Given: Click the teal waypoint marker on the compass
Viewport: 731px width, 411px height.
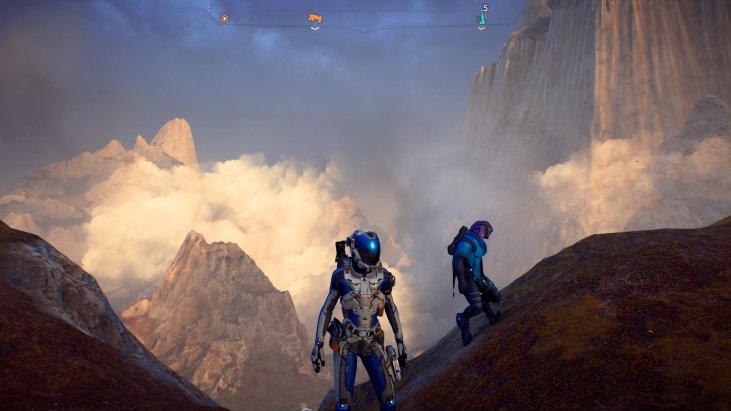Looking at the screenshot, I should tap(482, 18).
